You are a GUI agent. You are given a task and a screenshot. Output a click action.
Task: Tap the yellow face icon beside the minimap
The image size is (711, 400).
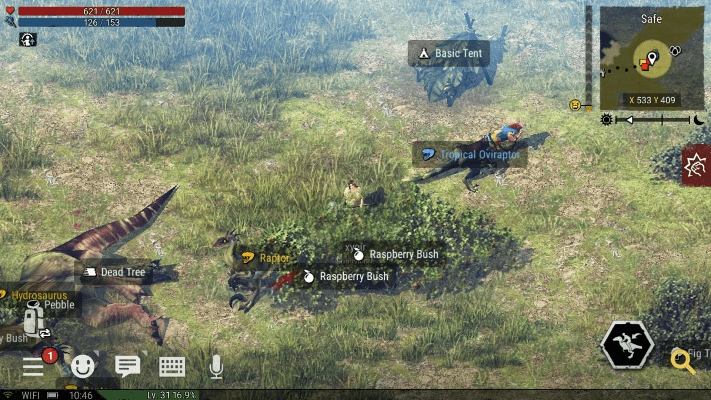click(x=575, y=104)
